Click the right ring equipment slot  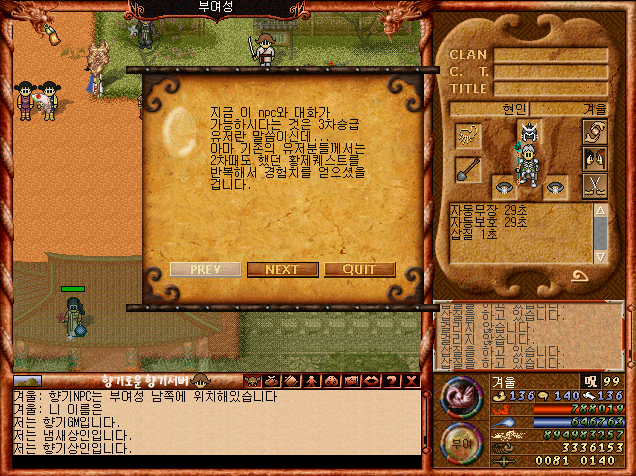coord(555,186)
